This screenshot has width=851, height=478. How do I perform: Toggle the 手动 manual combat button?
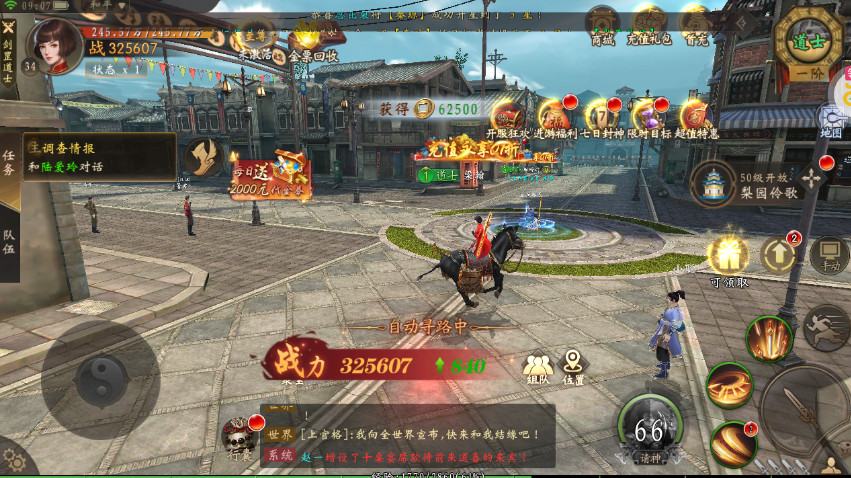coord(829,257)
